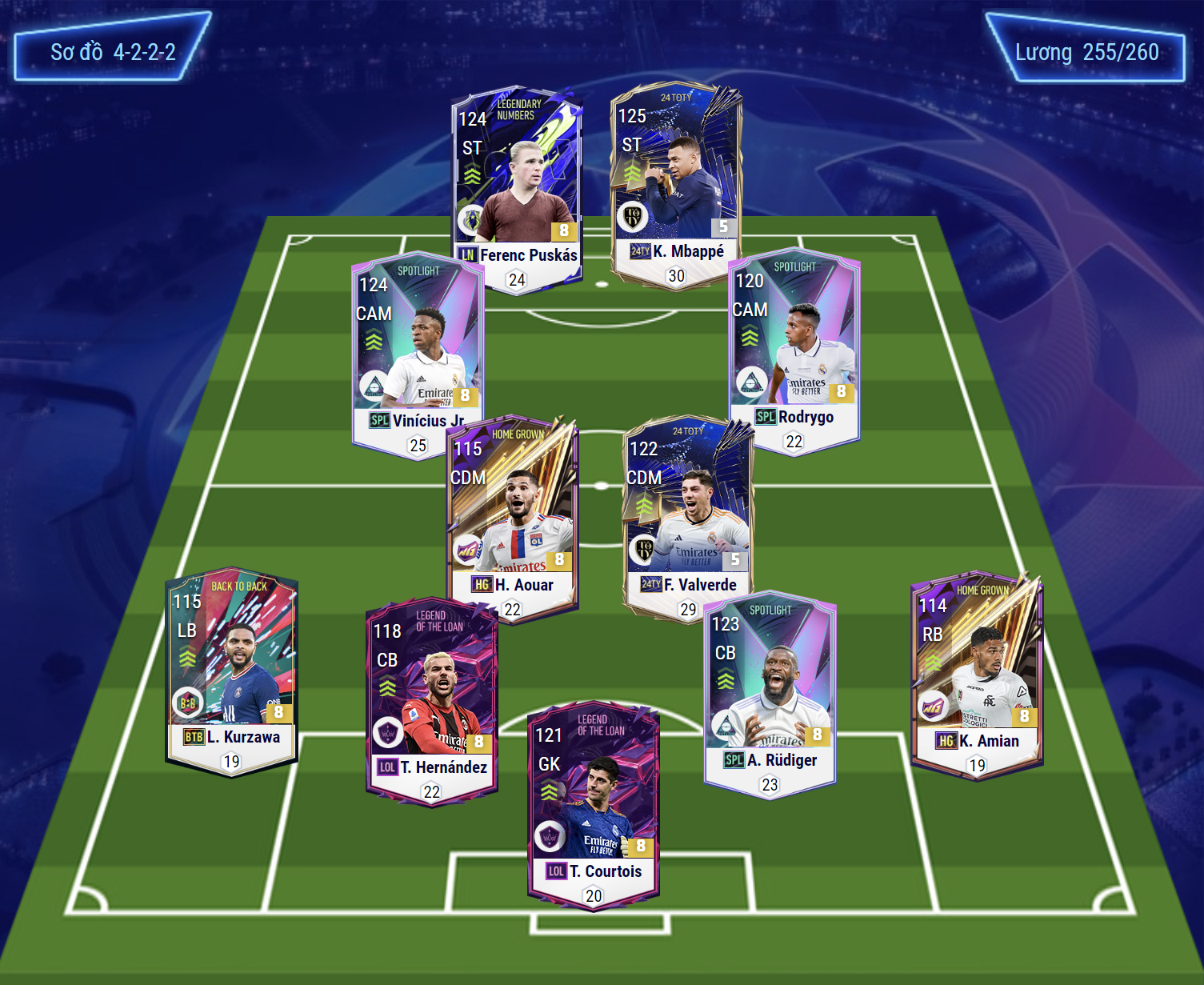
Task: Select the L. Kurzawa left back card
Action: [x=231, y=668]
